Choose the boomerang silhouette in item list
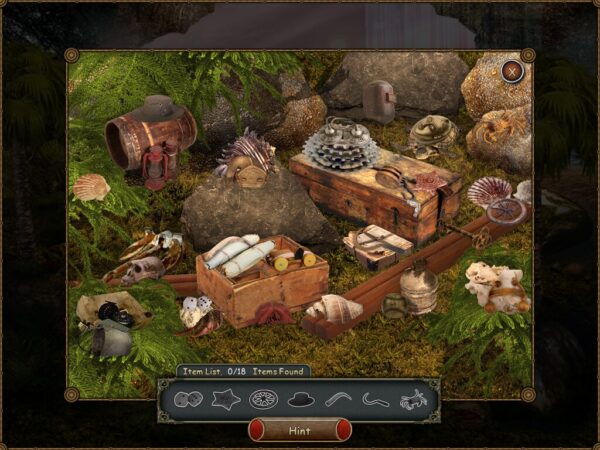 (x=339, y=400)
